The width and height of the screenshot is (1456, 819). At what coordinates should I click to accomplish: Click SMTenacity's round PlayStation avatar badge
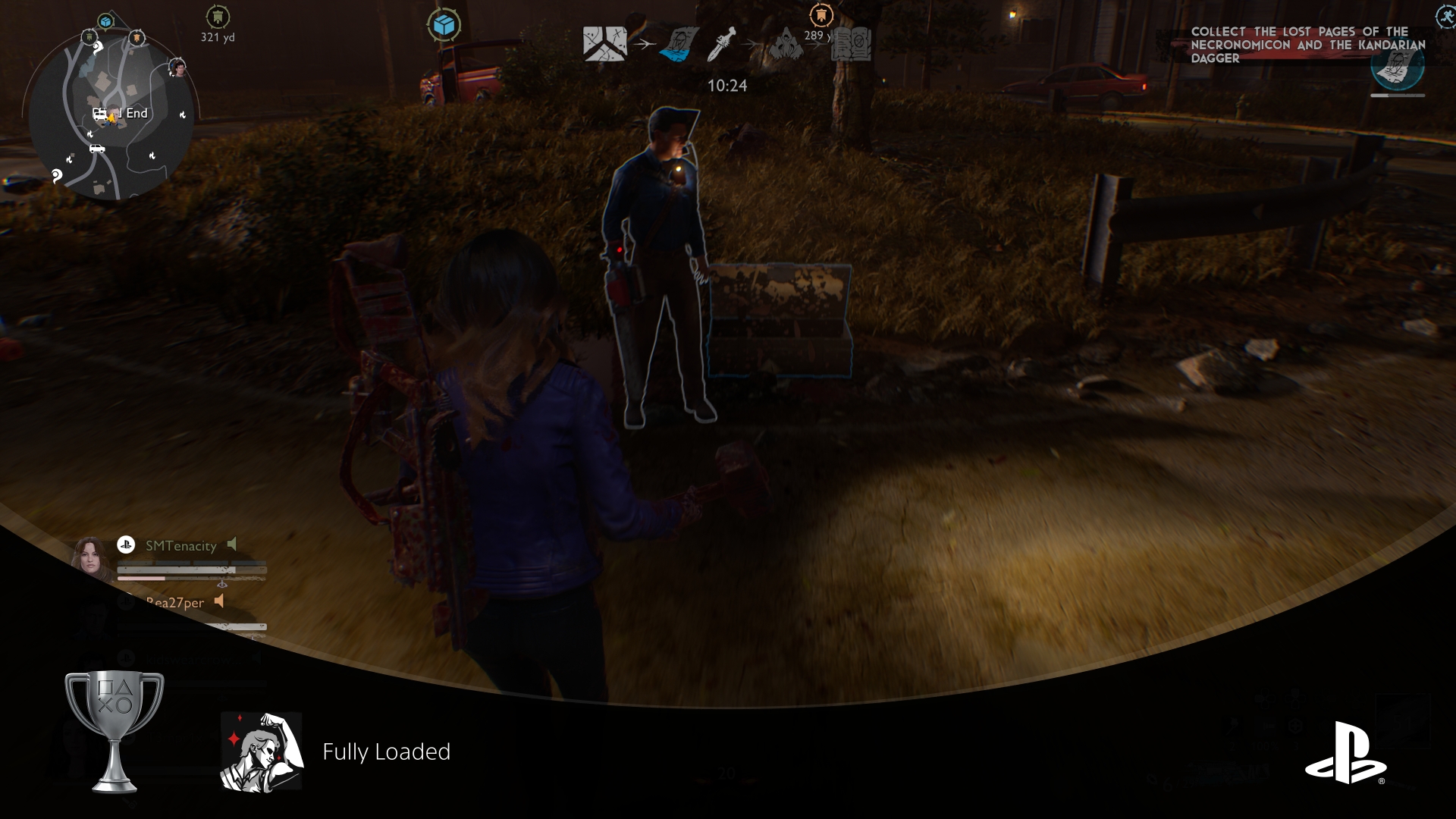coord(126,544)
